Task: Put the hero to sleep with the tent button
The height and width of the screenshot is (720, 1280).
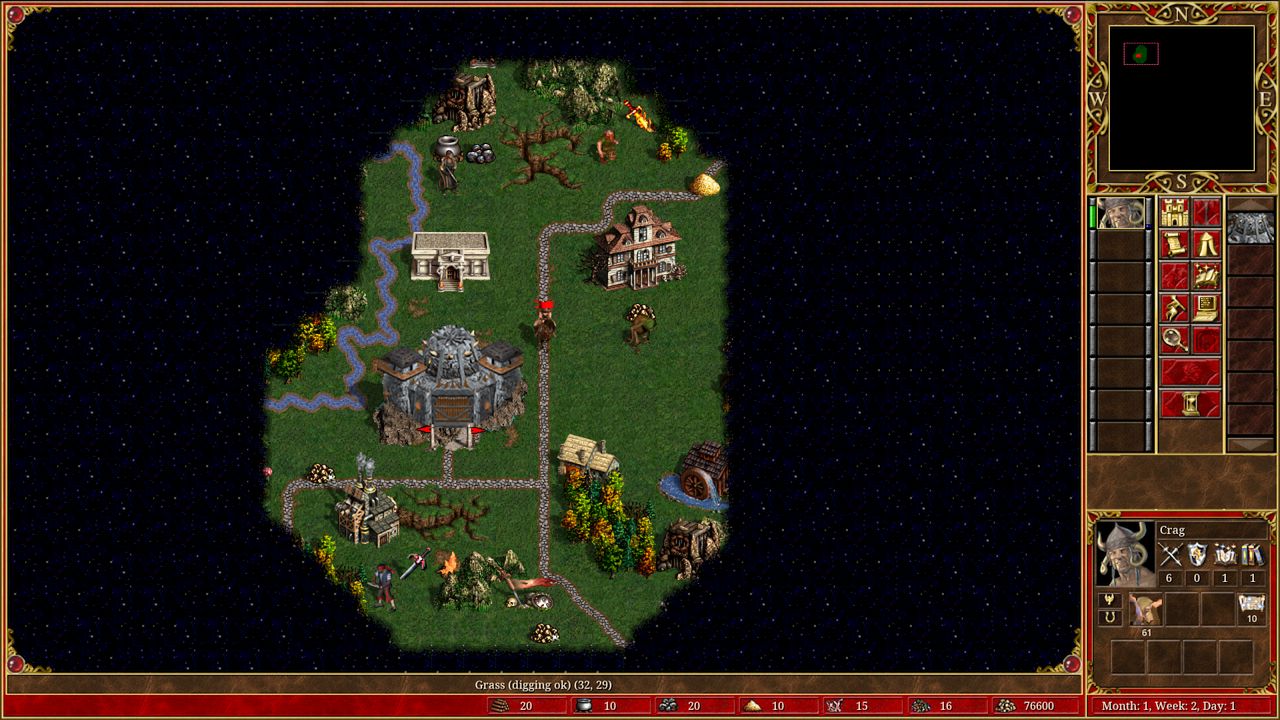Action: 1207,244
